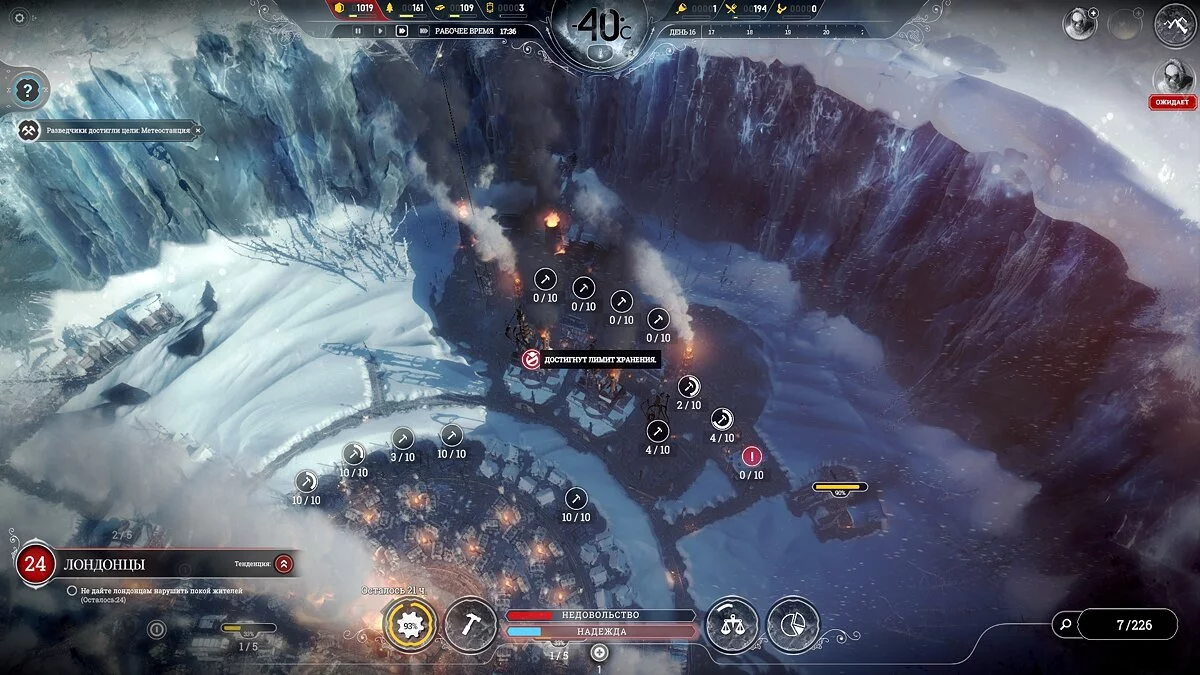Screen dimensions: 1200x675
Task: Open the construction menu hammer button
Action: [x=470, y=625]
